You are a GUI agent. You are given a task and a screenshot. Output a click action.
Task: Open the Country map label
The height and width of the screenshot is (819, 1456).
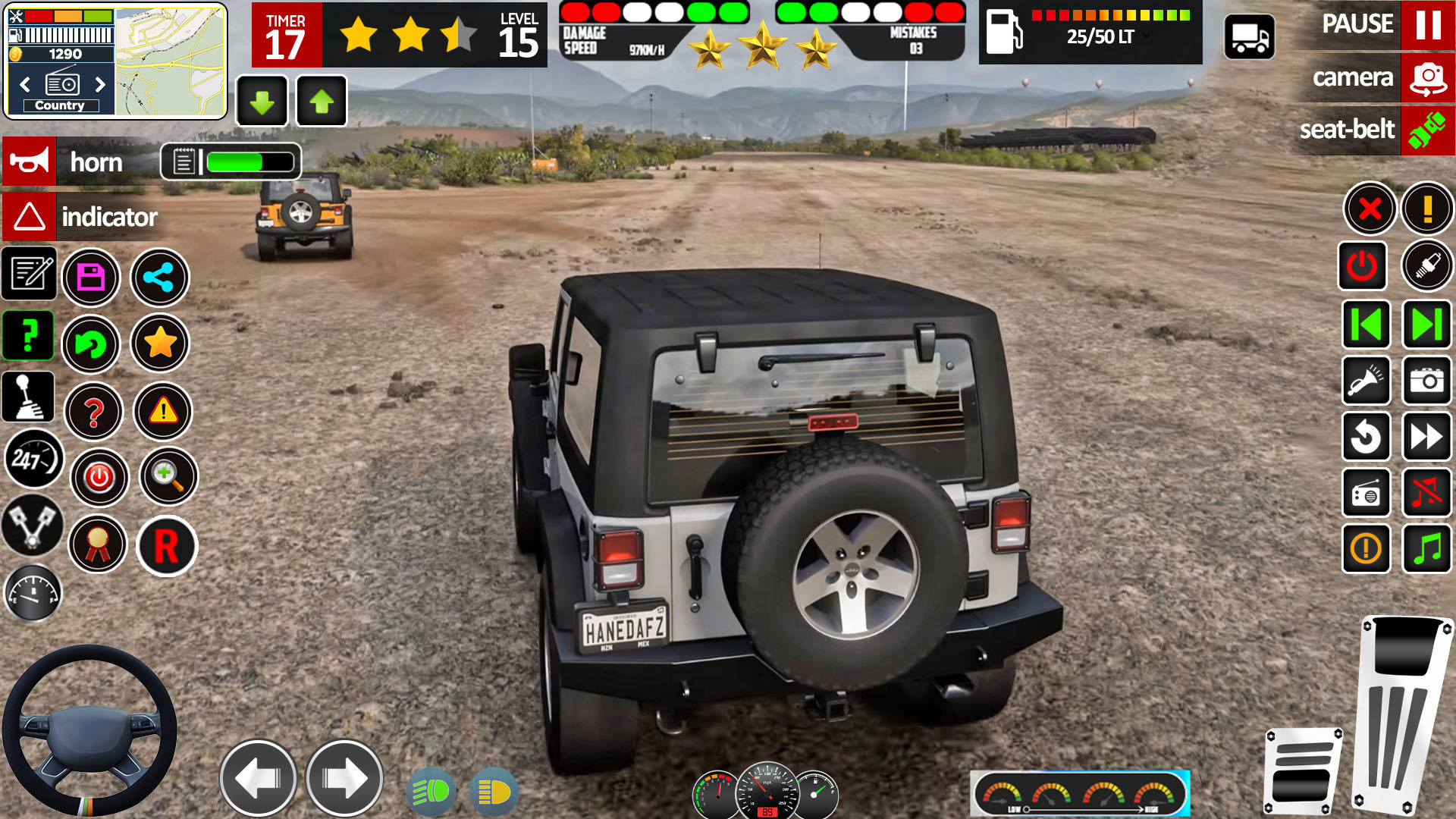coord(61,105)
